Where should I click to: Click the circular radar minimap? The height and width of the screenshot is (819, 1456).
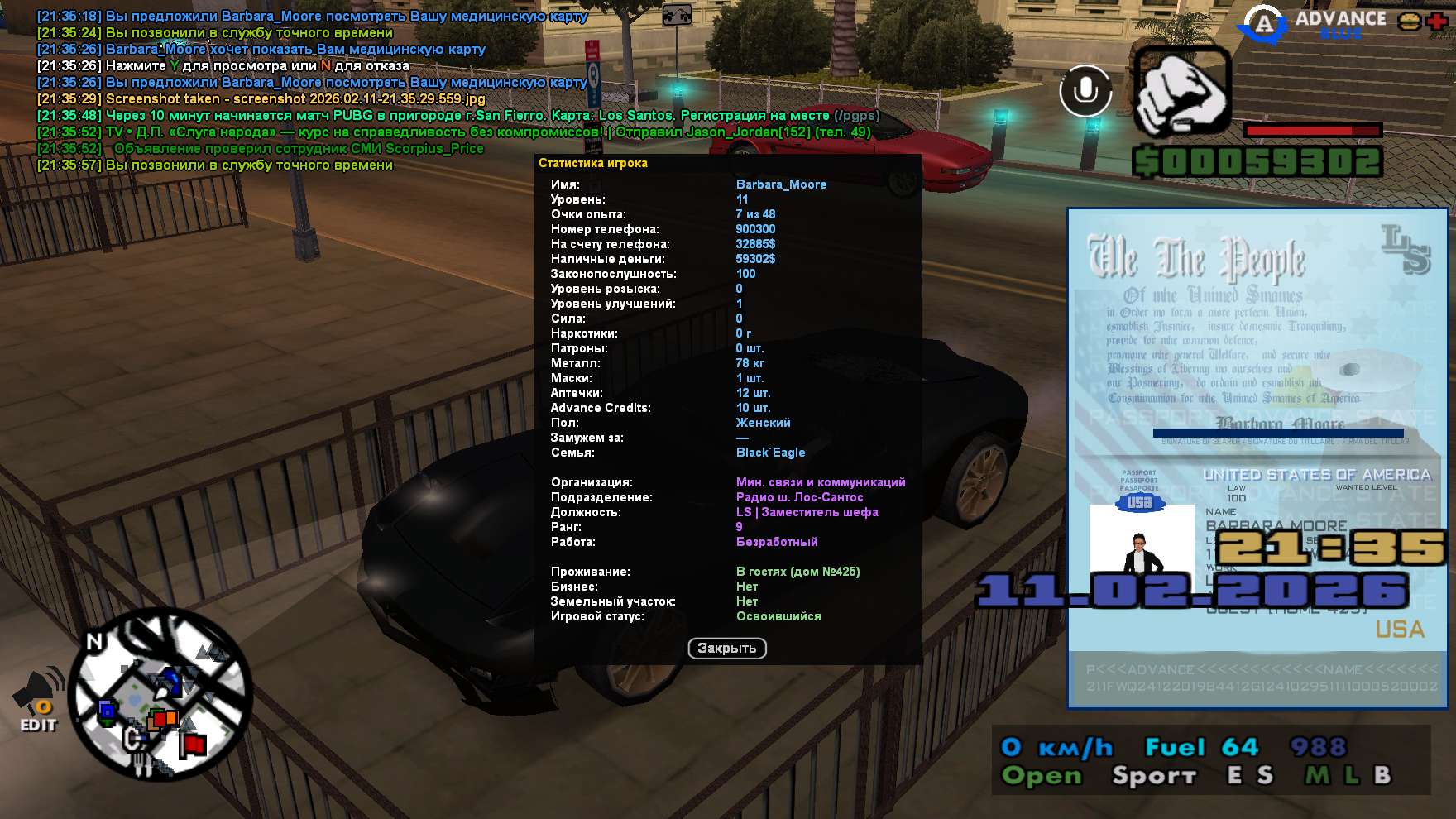pos(160,694)
